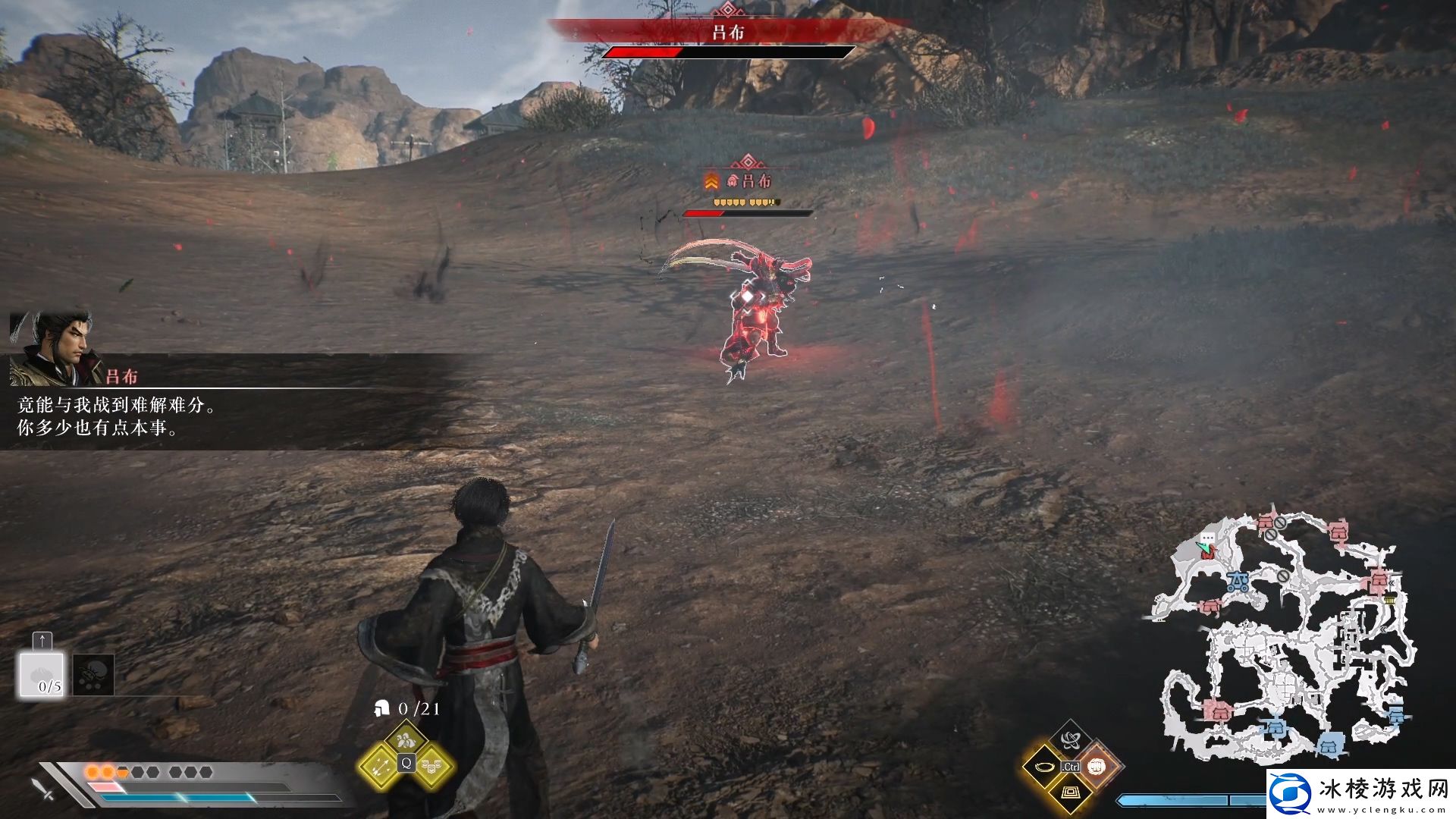Viewport: 1456px width, 819px height.
Task: Select the meat bun item slot
Action: 42,675
